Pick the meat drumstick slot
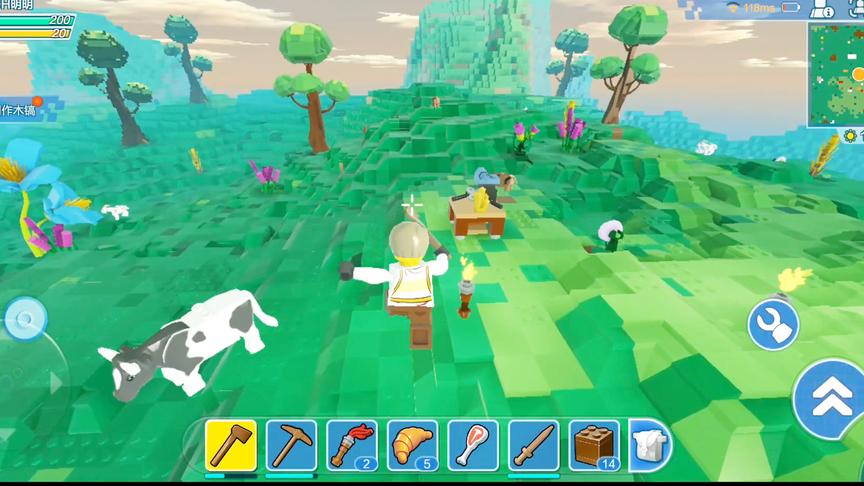Viewport: 864px width, 486px height. tap(473, 445)
